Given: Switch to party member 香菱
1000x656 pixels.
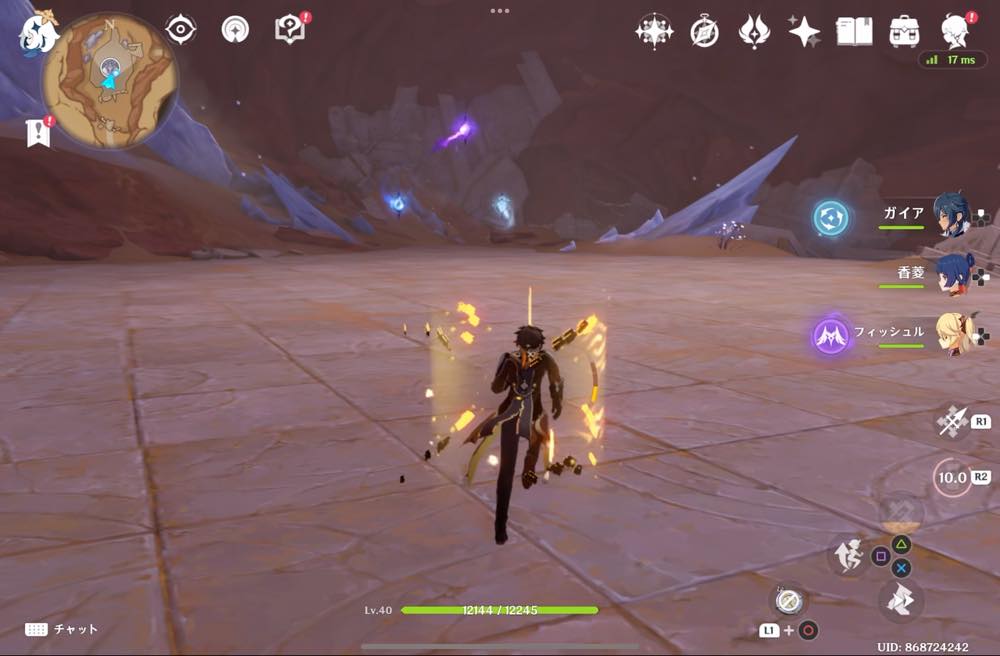Looking at the screenshot, I should pyautogui.click(x=950, y=274).
